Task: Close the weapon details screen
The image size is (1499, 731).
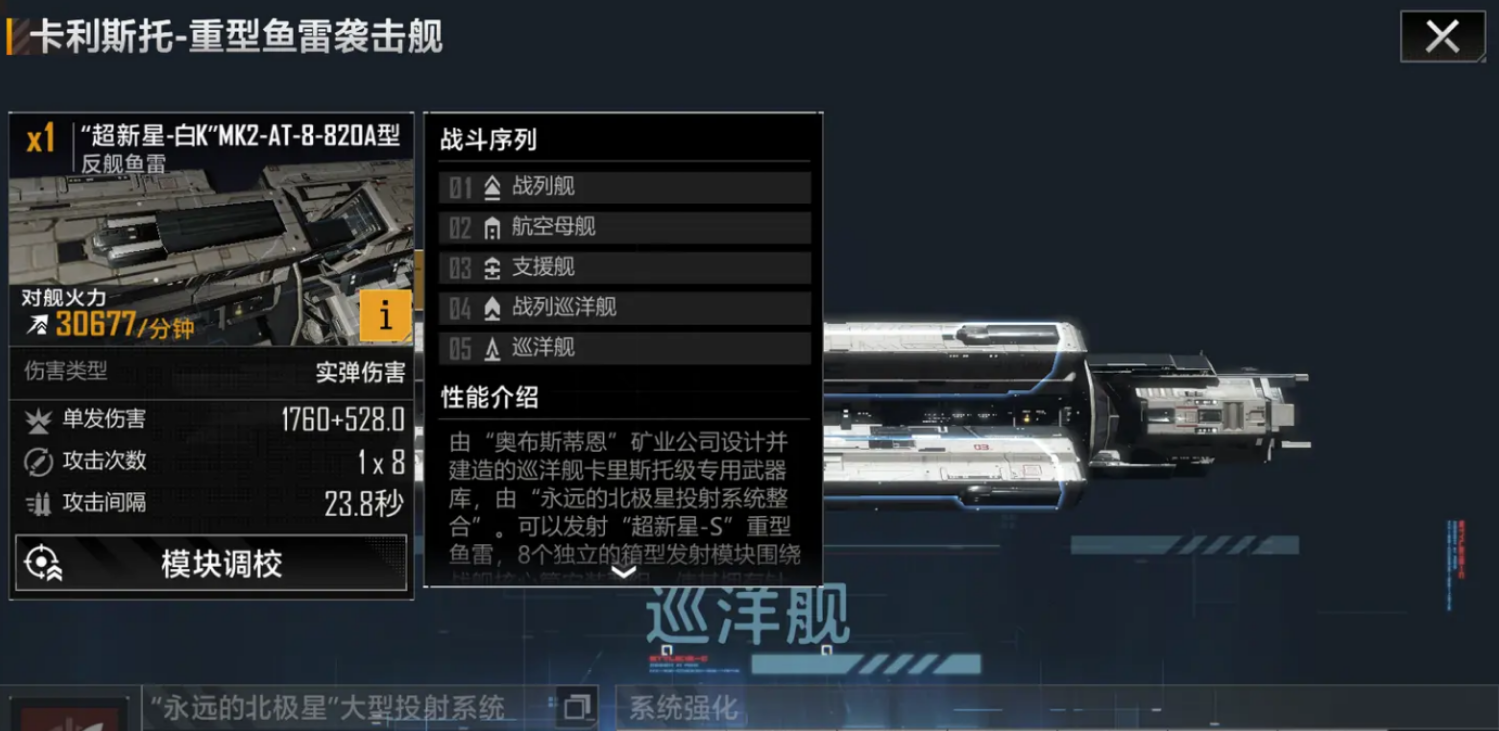Action: [x=1442, y=37]
